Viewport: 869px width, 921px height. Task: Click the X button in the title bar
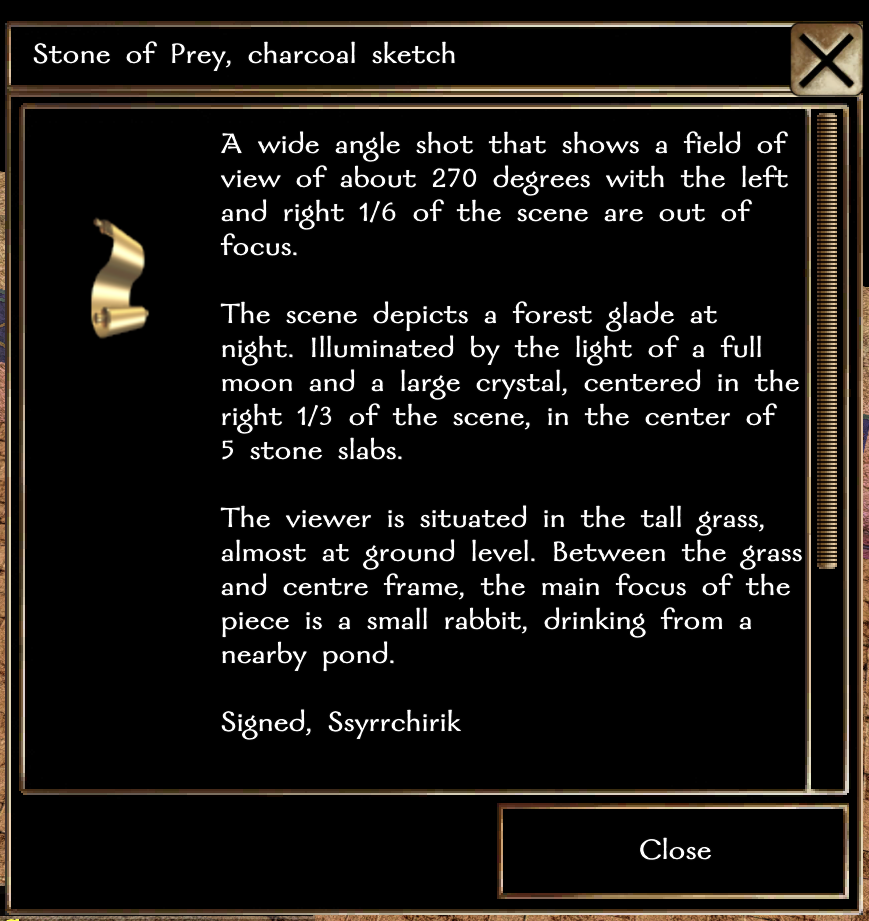click(827, 58)
